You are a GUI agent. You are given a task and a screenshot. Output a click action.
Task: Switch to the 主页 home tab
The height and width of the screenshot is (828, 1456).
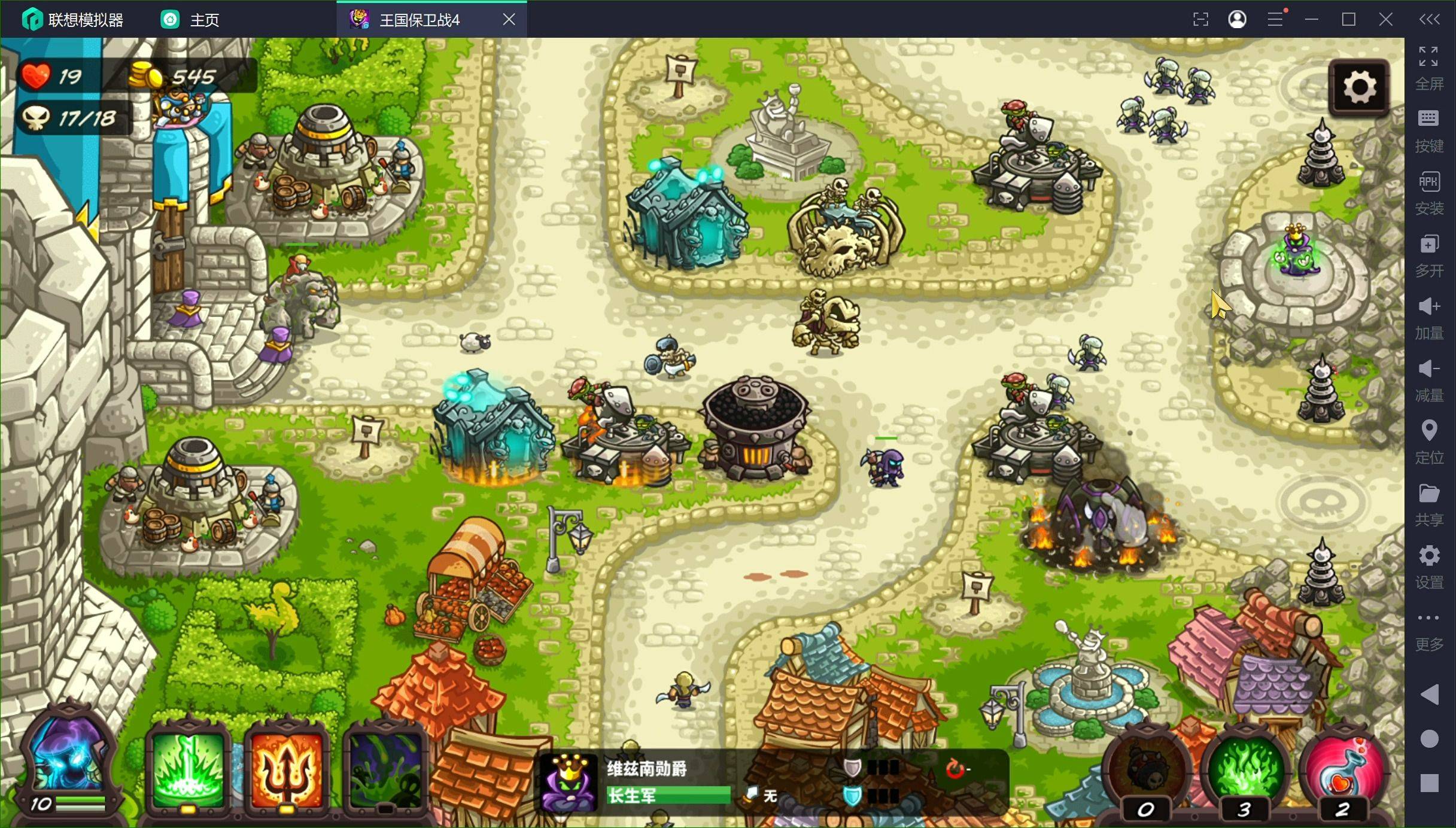pyautogui.click(x=190, y=20)
